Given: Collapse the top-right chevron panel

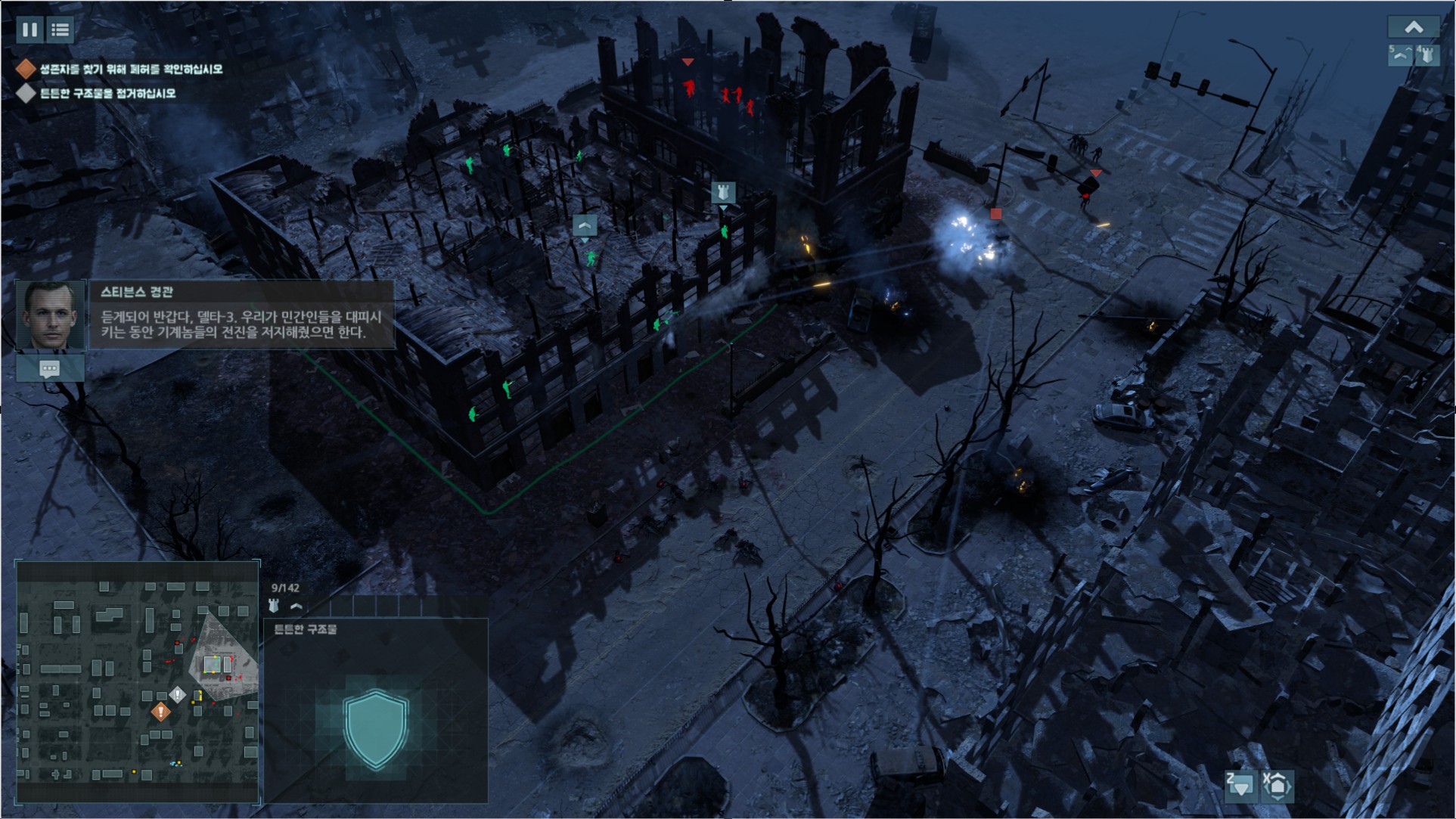Looking at the screenshot, I should pos(1413,28).
